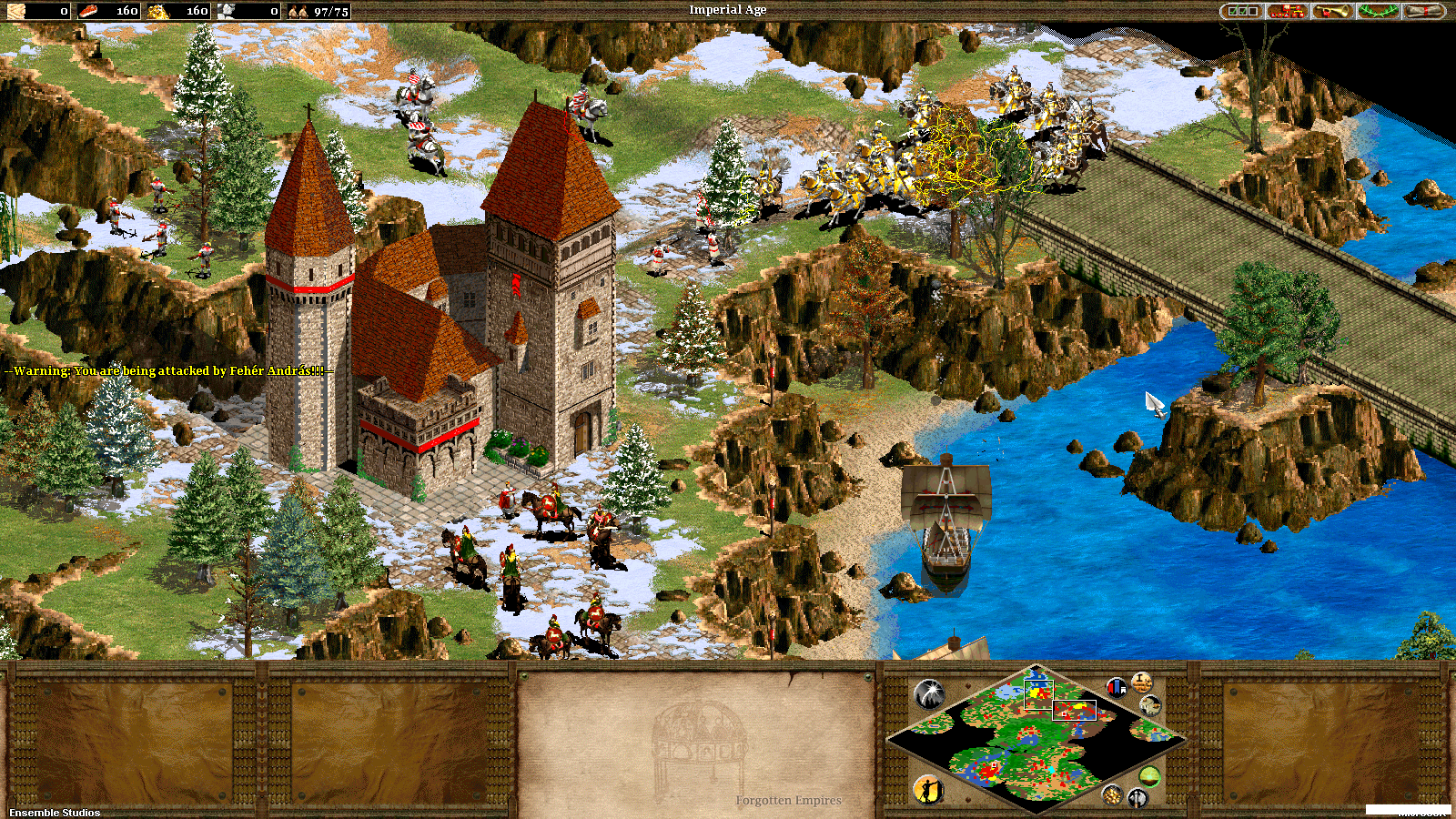Viewport: 1456px width, 819px height.
Task: Open the diplomacy laurel wreath button
Action: (1379, 11)
